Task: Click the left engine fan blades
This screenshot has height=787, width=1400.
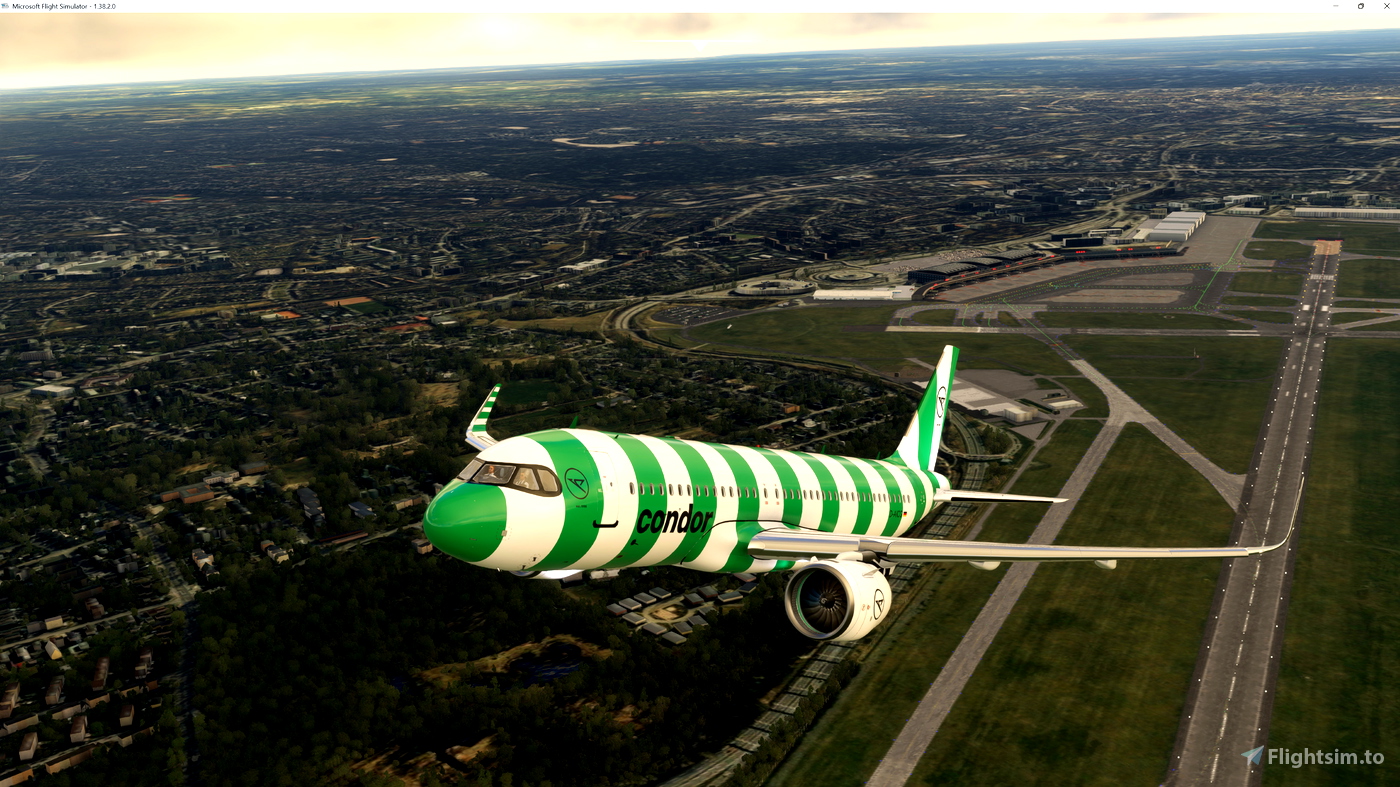Action: click(827, 600)
